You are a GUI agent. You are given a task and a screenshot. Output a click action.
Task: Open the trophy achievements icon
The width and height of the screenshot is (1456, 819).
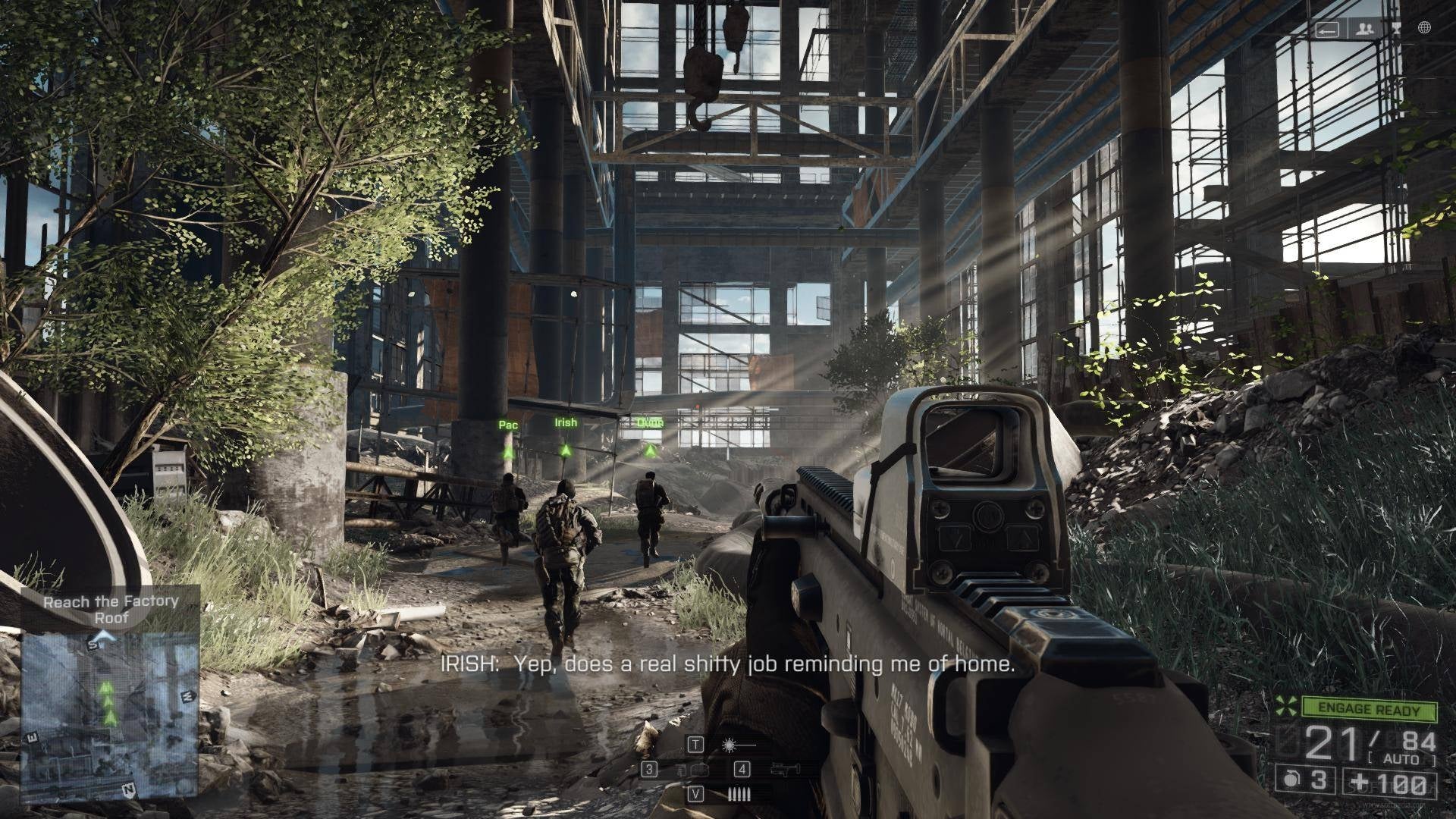[x=1398, y=30]
